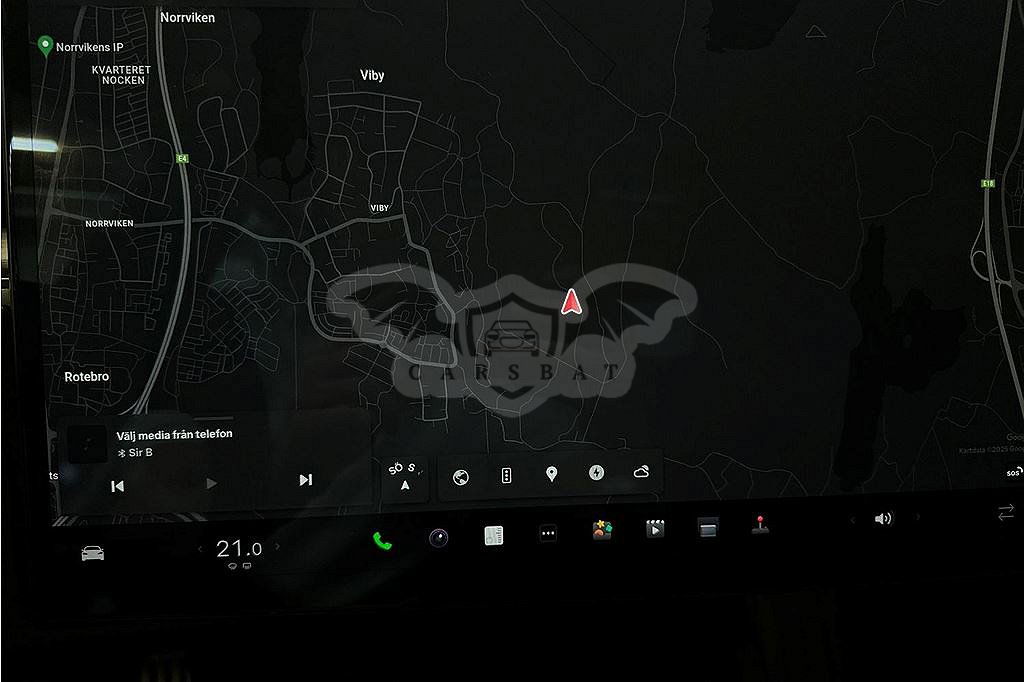Open the cloud weather overlay
1024x682 pixels.
coord(641,472)
